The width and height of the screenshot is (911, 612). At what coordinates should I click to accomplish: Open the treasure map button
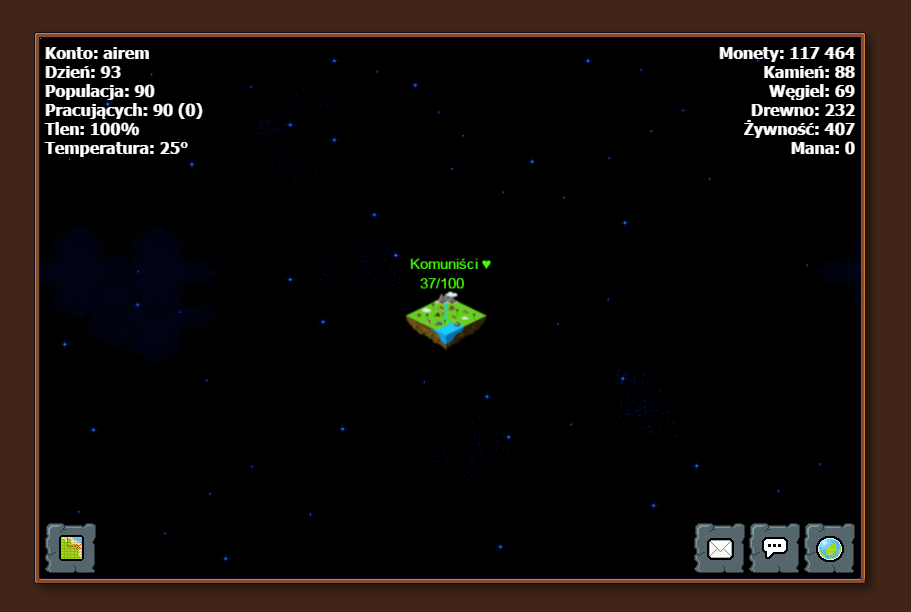(71, 548)
